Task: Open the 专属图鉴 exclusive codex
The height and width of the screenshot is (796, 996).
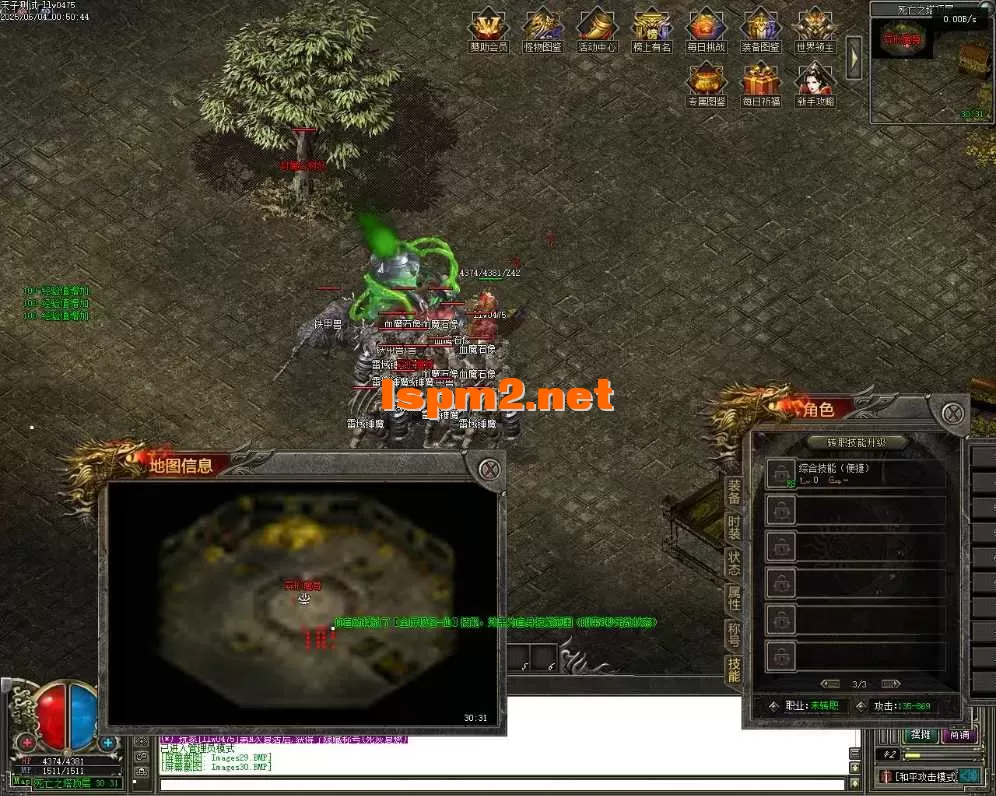Action: click(706, 82)
